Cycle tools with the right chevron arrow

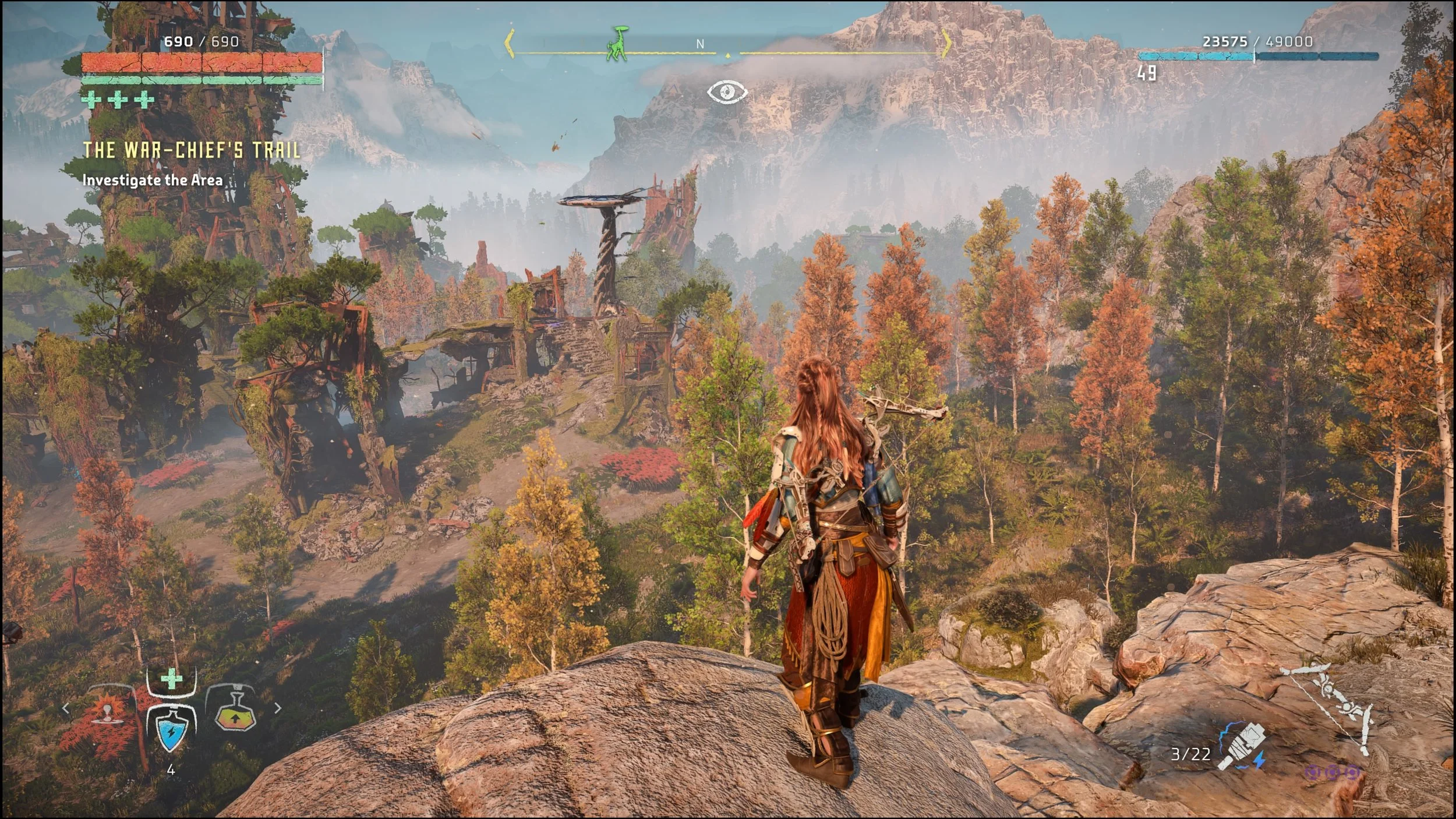(x=278, y=708)
